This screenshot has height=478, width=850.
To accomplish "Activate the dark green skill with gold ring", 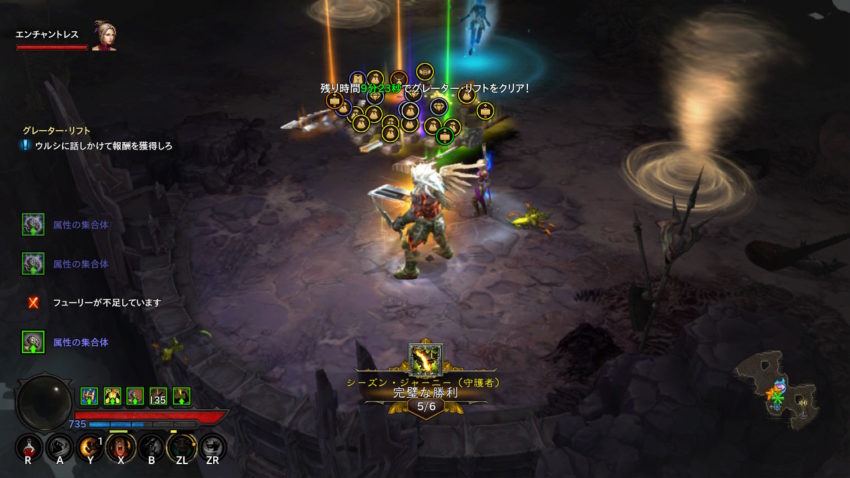I will [x=182, y=448].
